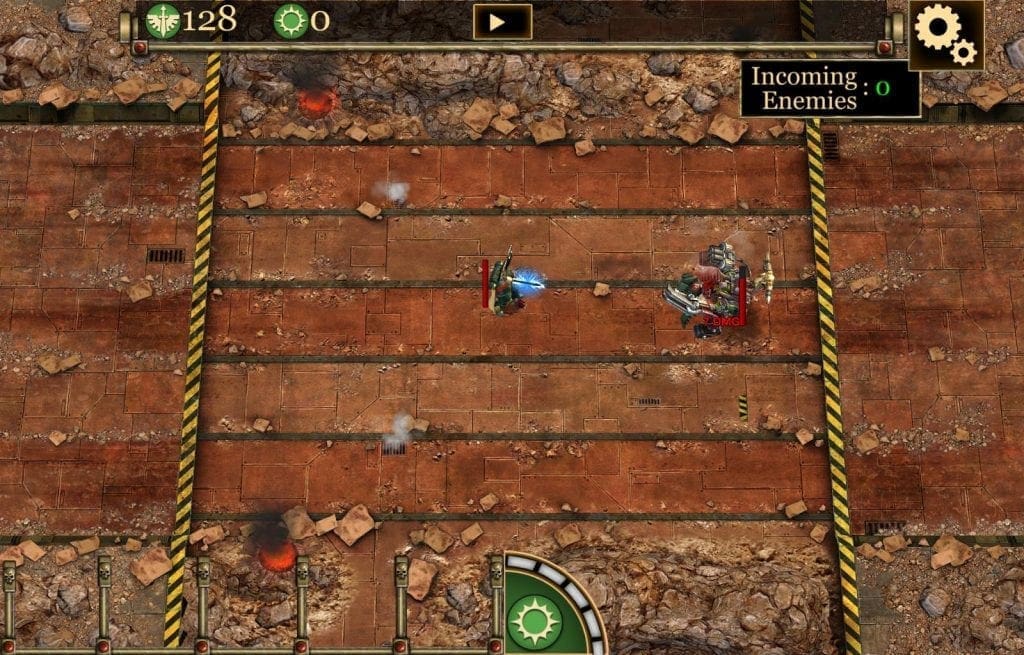The image size is (1024, 655).
Task: Open the gear settings menu
Action: tap(945, 34)
